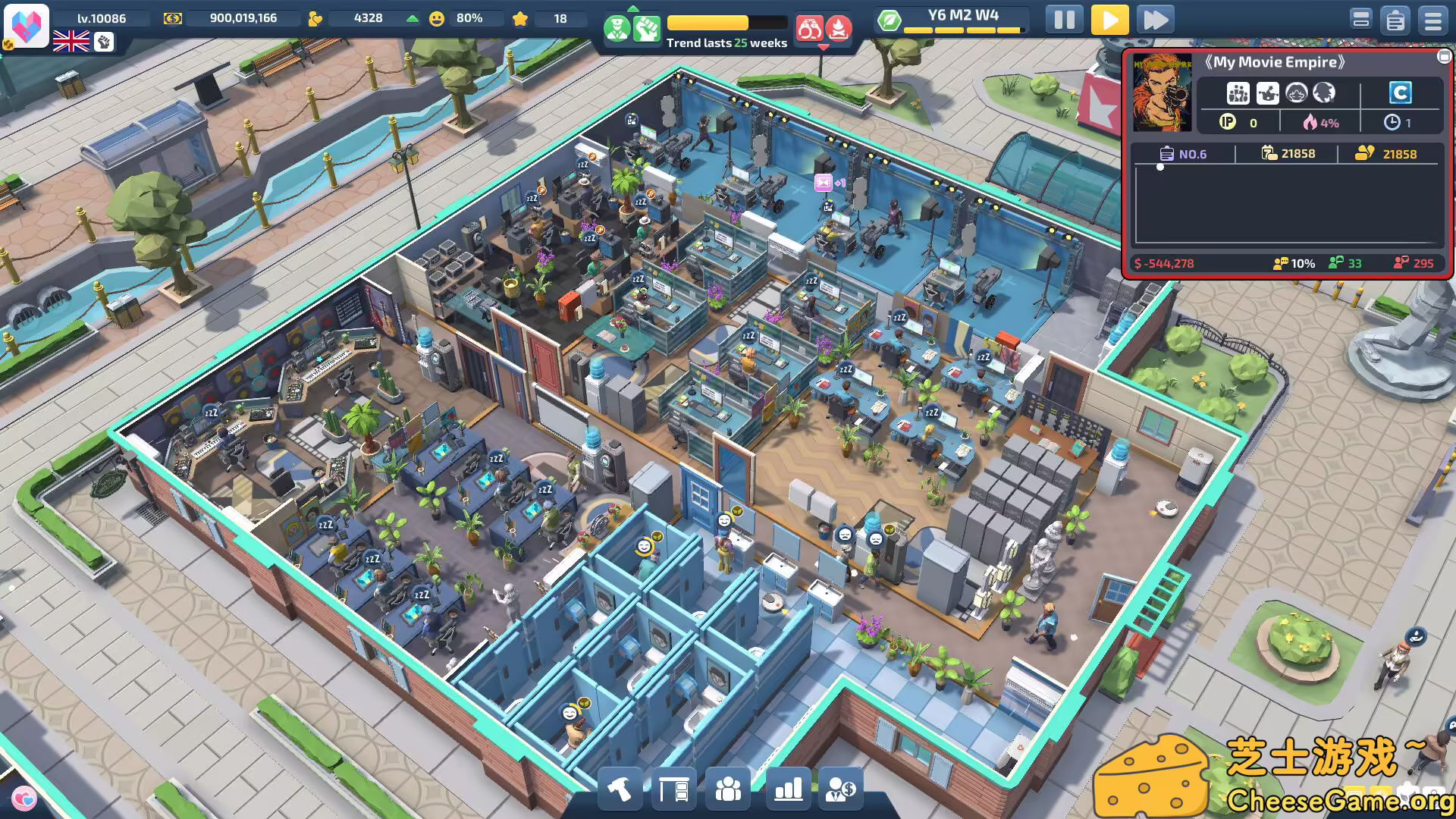View statistics with the bar chart icon

point(786,789)
